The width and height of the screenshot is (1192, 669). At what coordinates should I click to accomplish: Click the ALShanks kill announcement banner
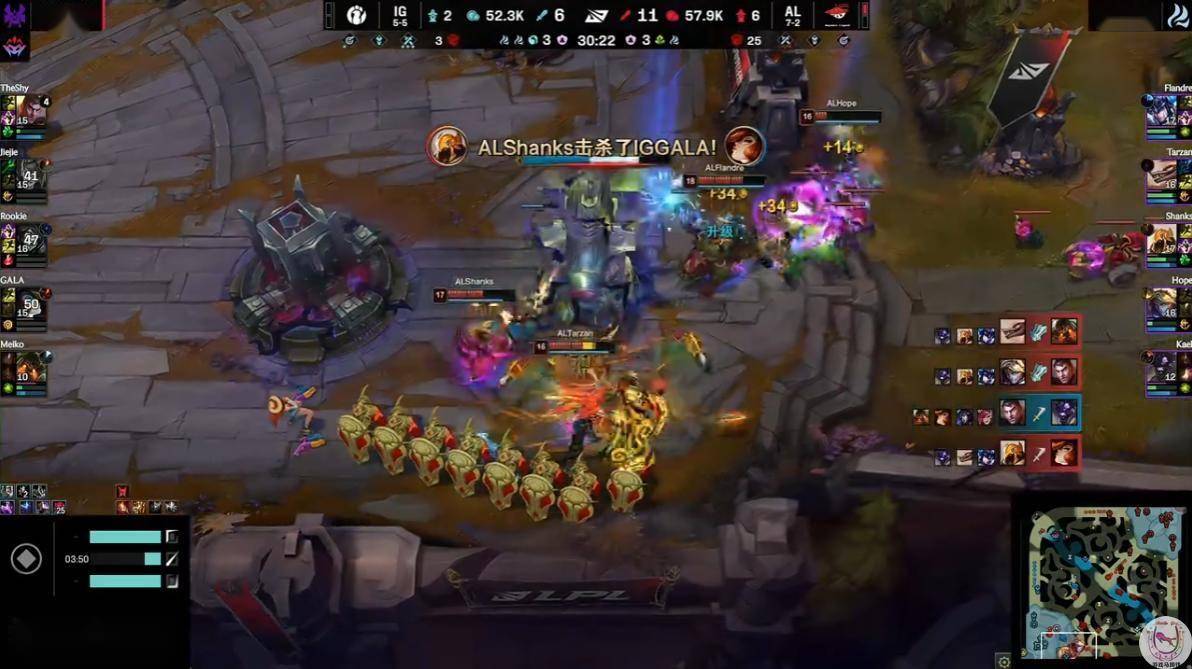(x=596, y=148)
